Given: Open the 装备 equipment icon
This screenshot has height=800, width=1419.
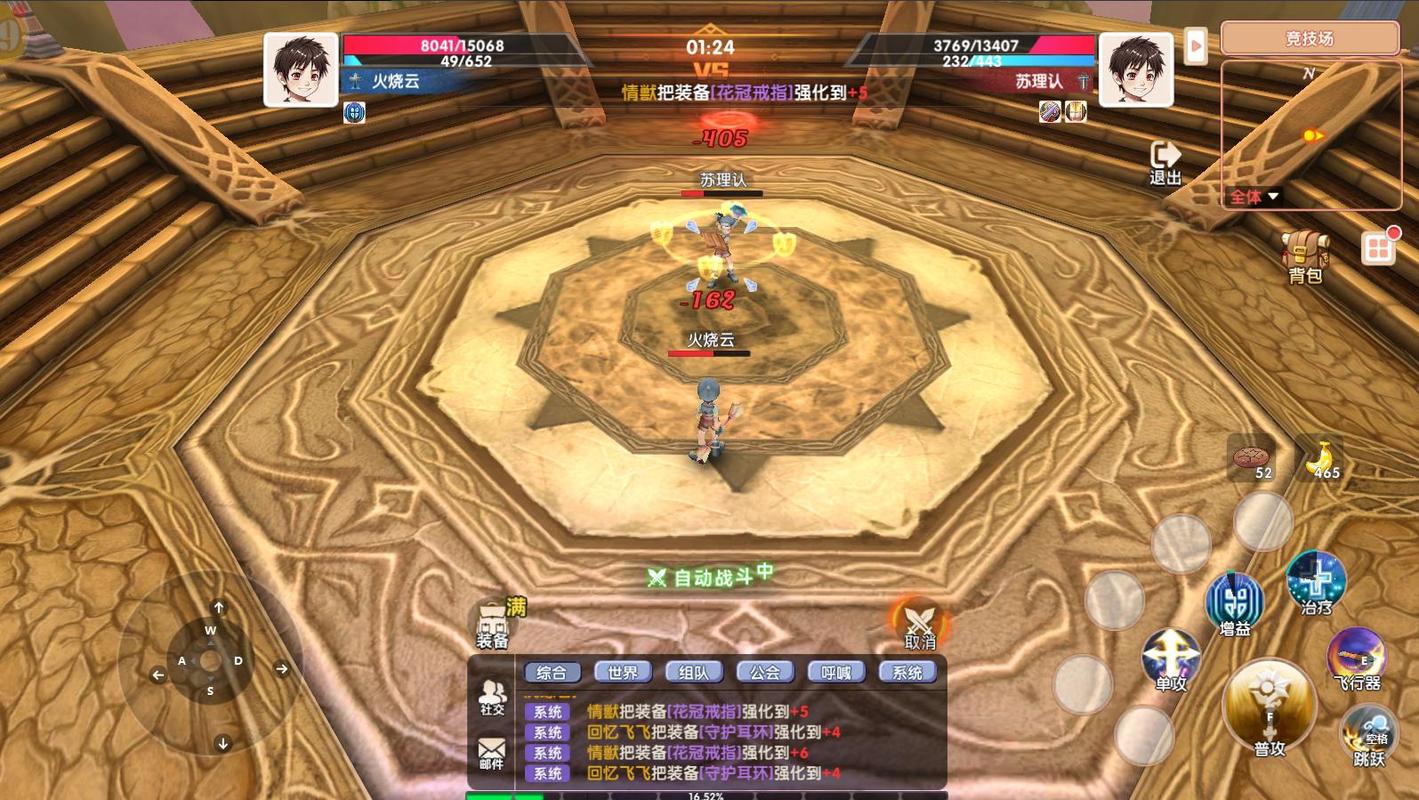Looking at the screenshot, I should tap(492, 625).
